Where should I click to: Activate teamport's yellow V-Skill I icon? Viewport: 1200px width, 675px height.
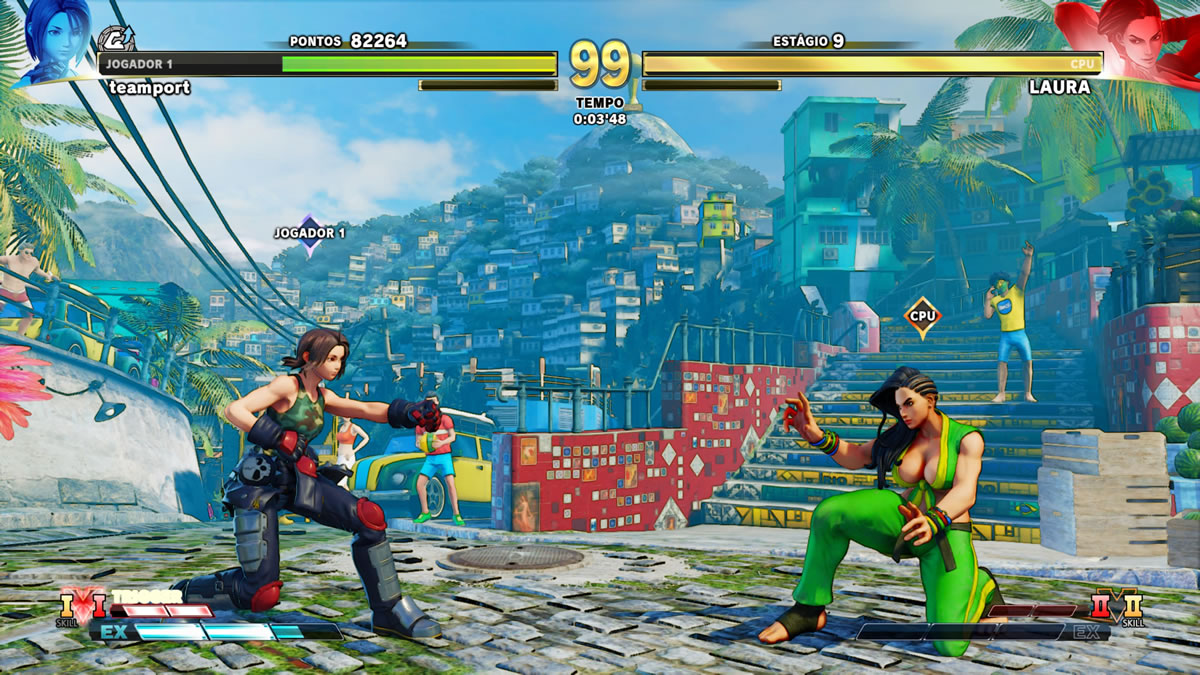click(68, 605)
